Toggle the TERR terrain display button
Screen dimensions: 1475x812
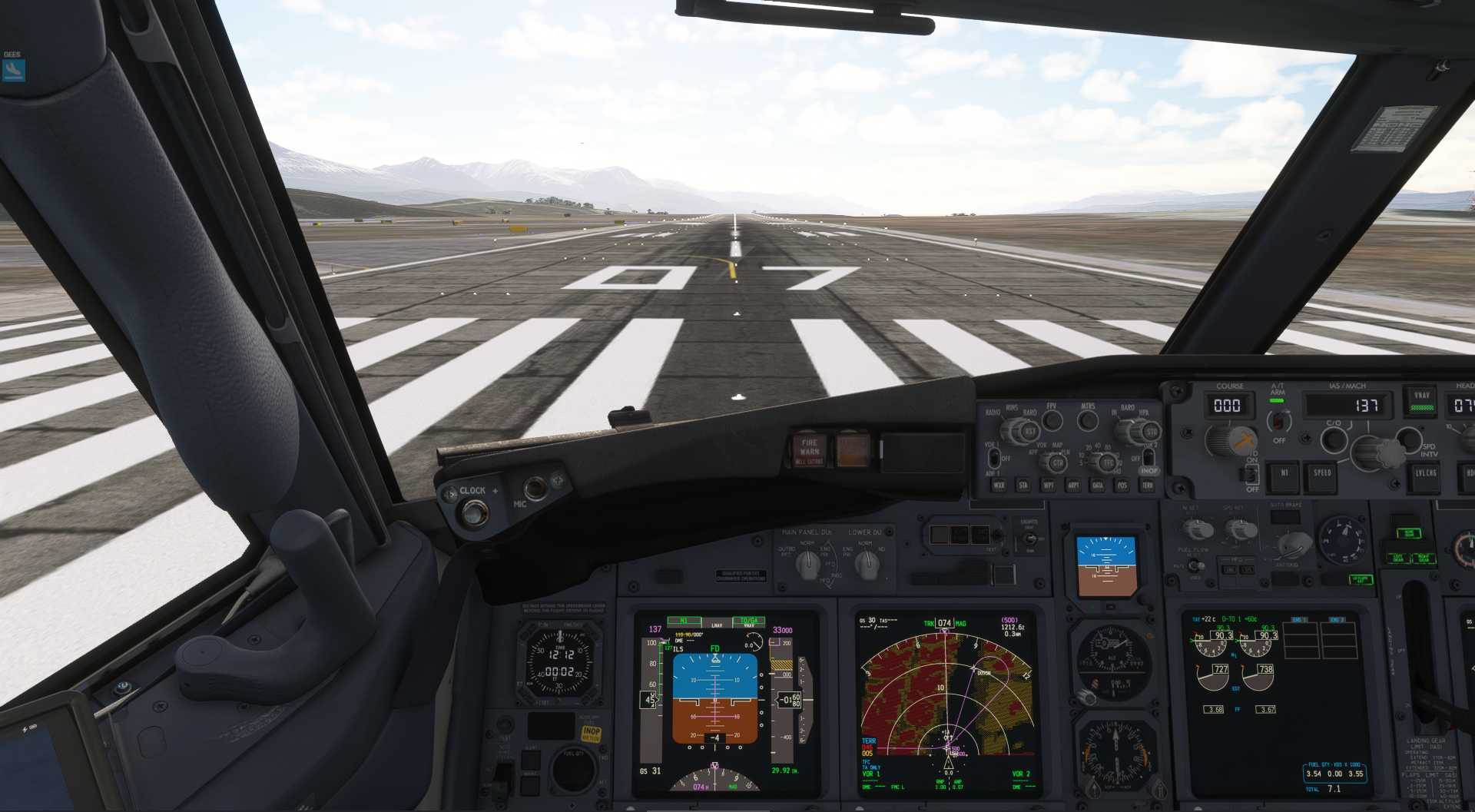point(1148,486)
